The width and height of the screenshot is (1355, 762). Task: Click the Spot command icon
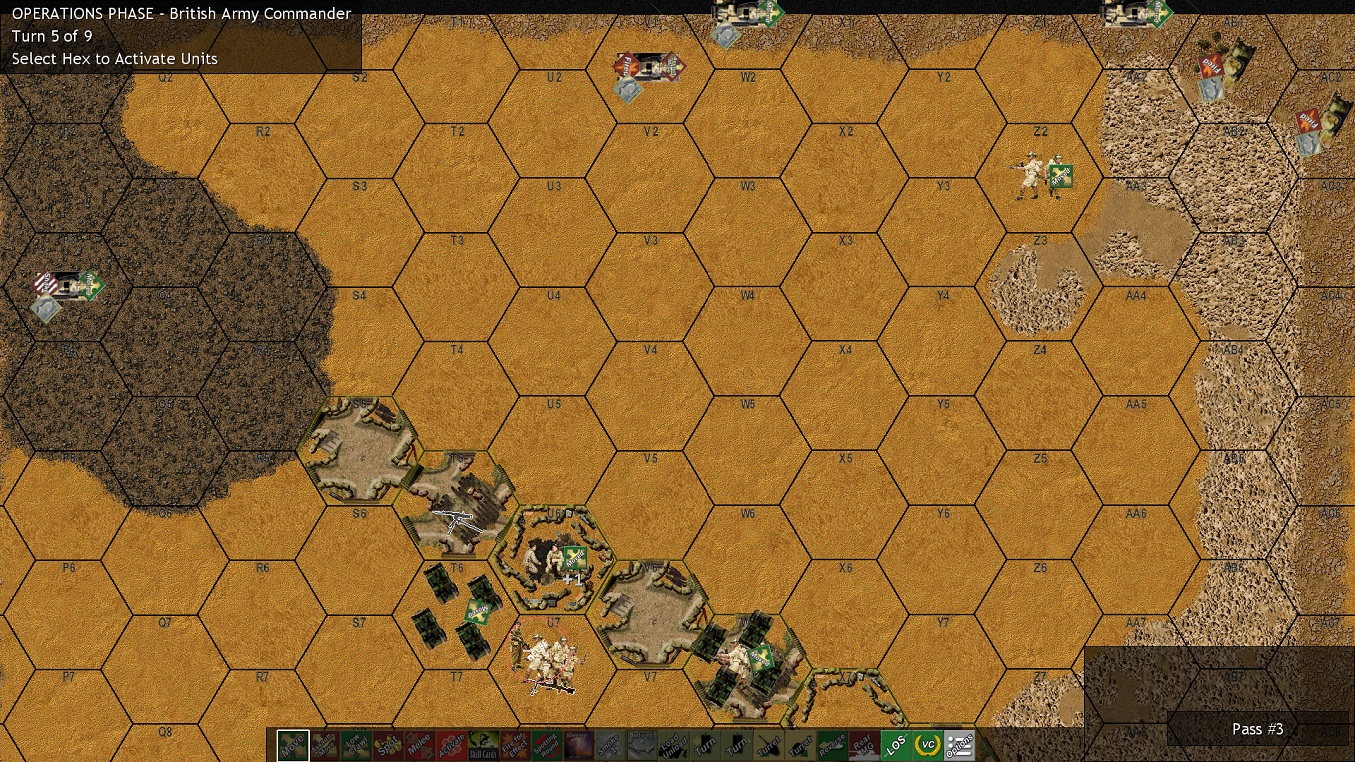coord(386,744)
